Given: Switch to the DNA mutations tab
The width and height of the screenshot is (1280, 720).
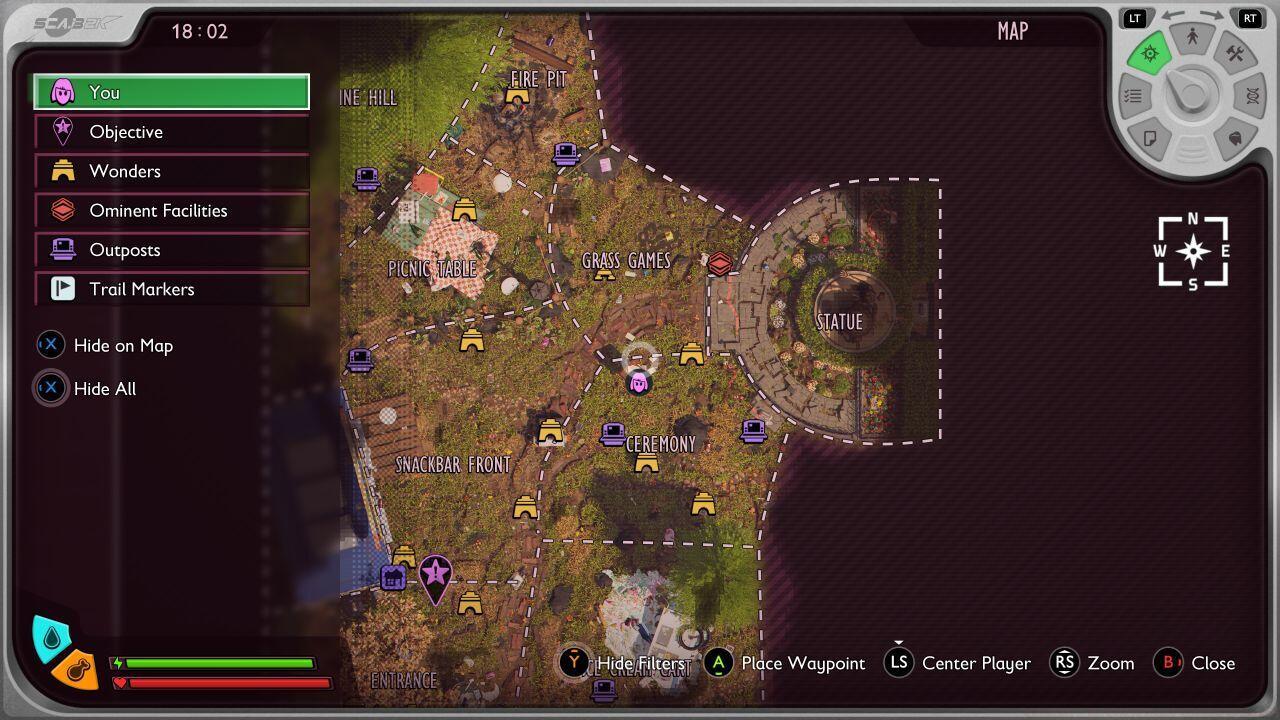Looking at the screenshot, I should pyautogui.click(x=1251, y=96).
